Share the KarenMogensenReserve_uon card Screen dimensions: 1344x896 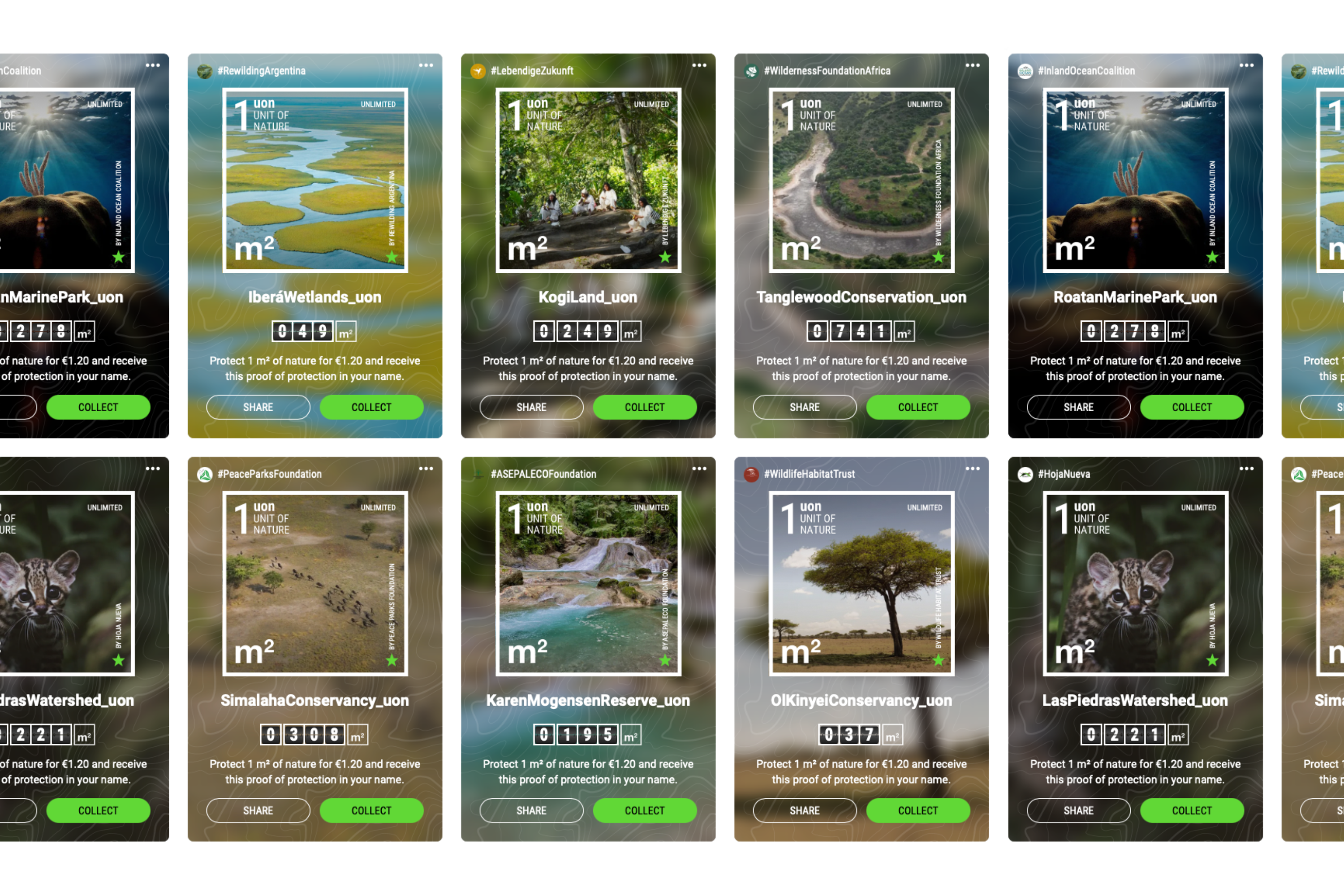531,810
